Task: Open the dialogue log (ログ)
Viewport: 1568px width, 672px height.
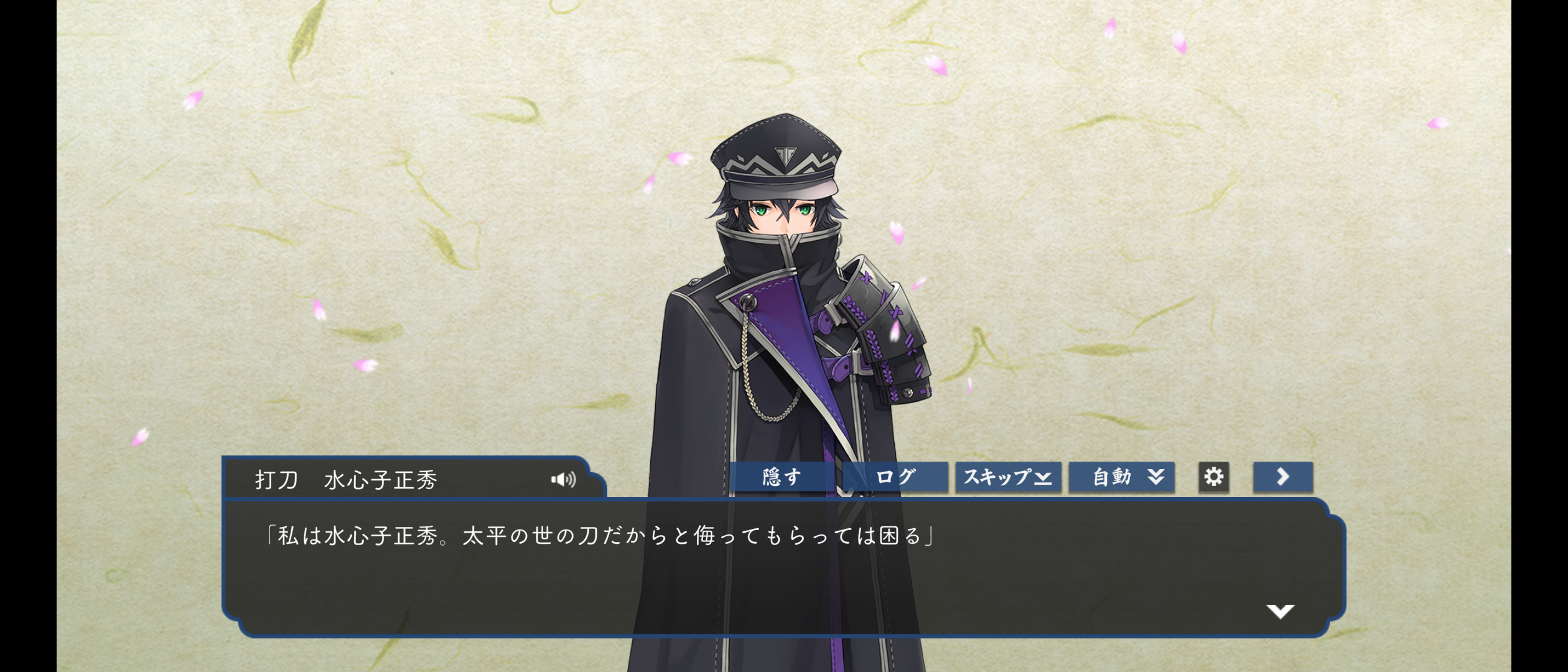Action: tap(895, 477)
